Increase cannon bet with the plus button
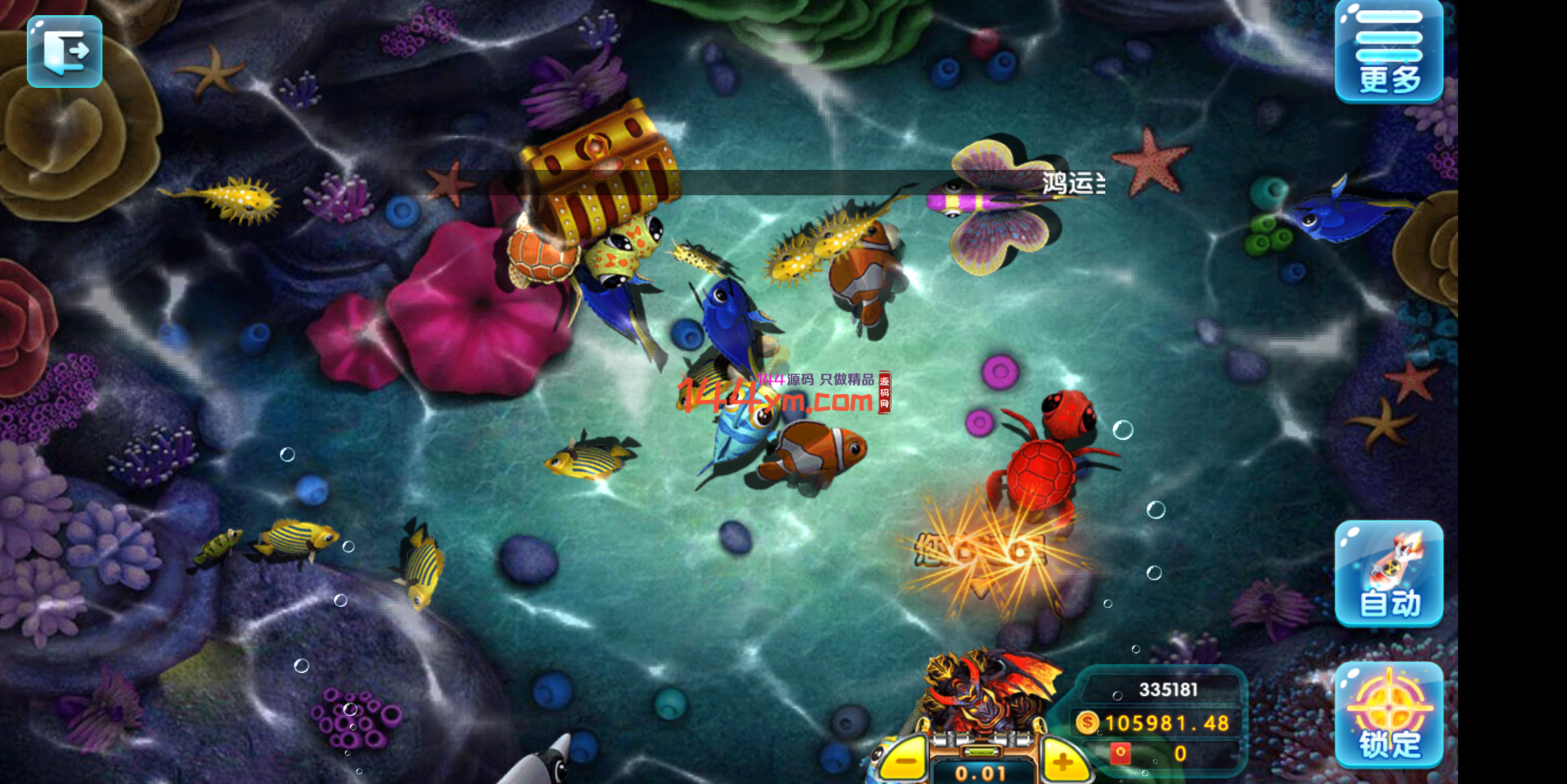The width and height of the screenshot is (1567, 784). click(x=1062, y=761)
